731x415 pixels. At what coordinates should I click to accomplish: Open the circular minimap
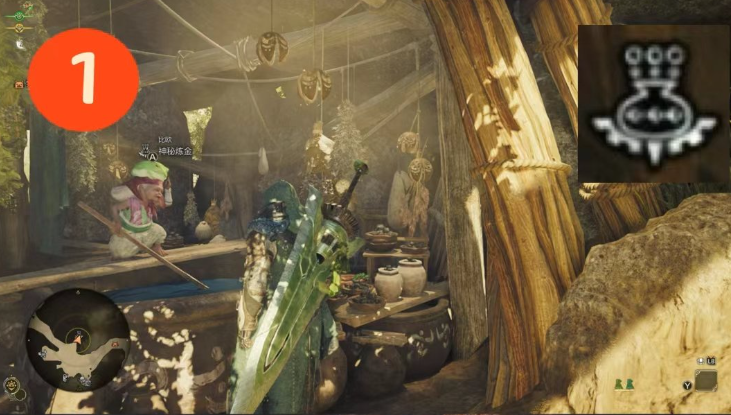[x=78, y=338]
